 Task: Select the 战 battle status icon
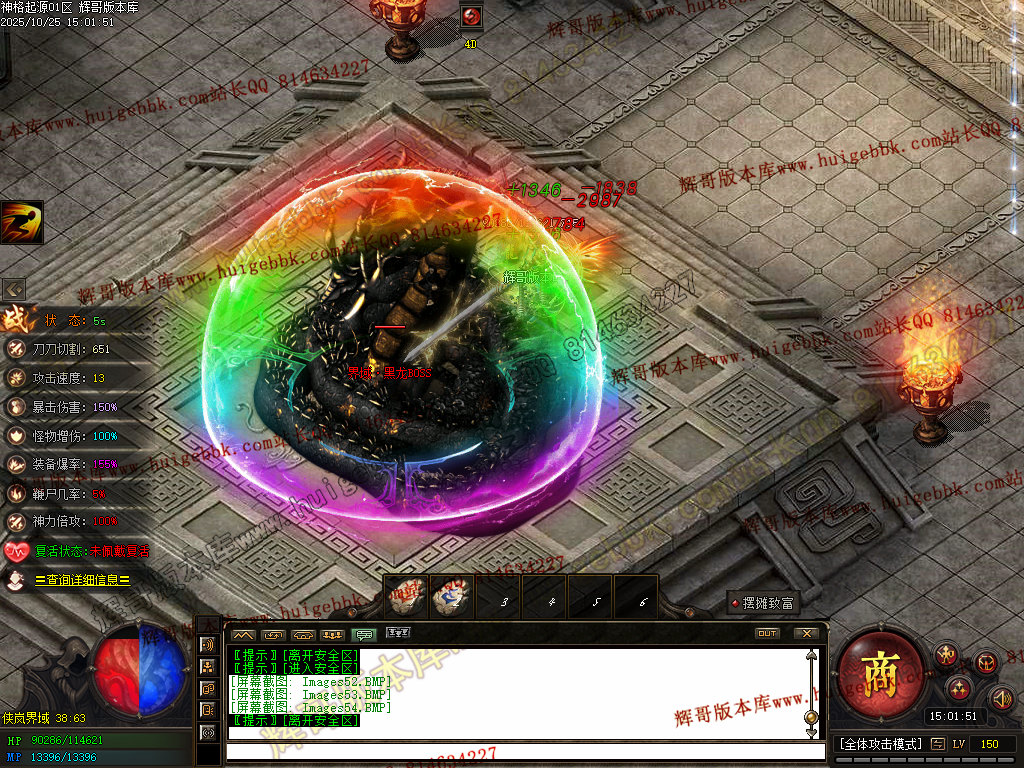tap(16, 320)
